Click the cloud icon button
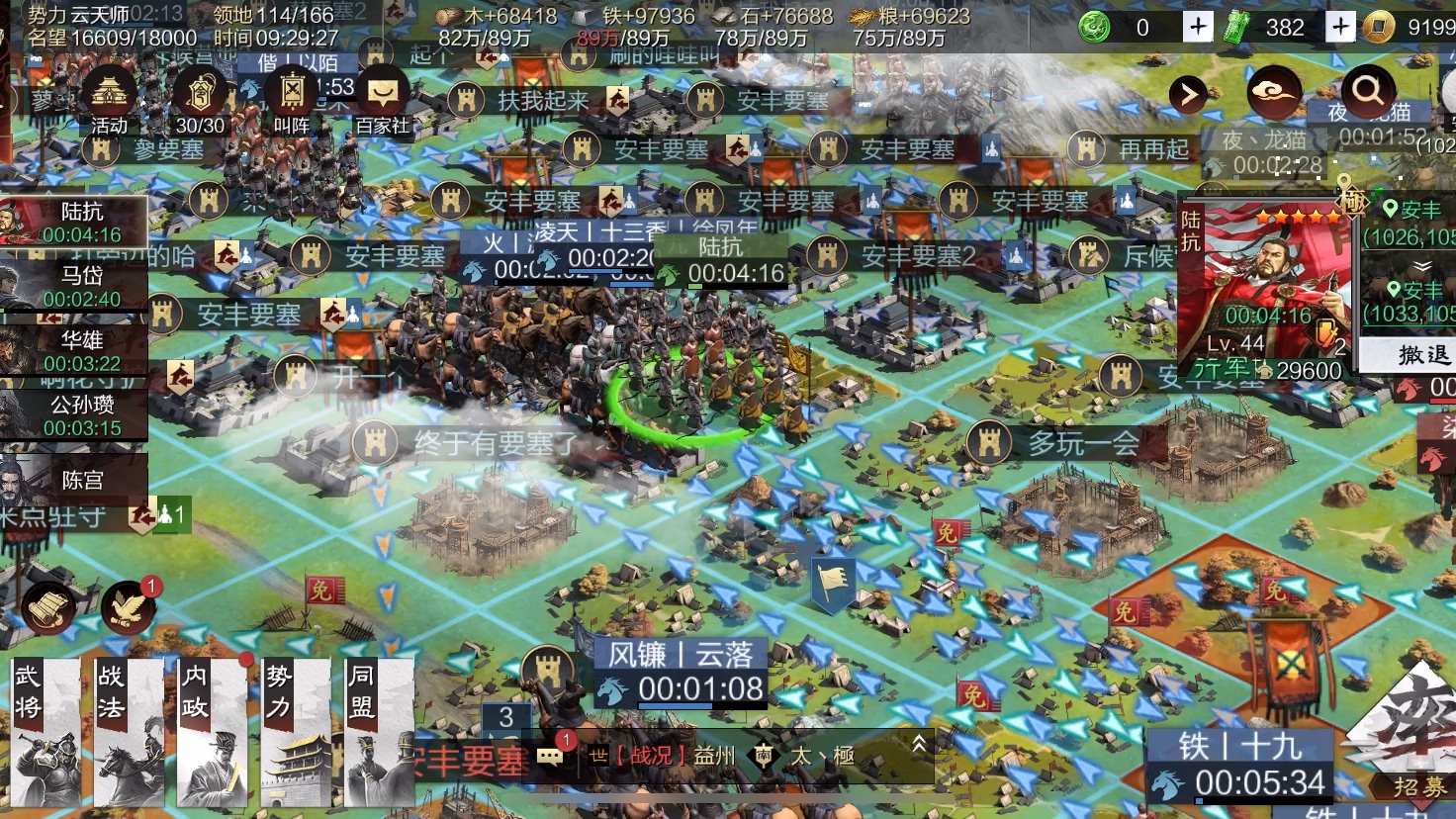Viewport: 1456px width, 819px height. (x=1273, y=94)
